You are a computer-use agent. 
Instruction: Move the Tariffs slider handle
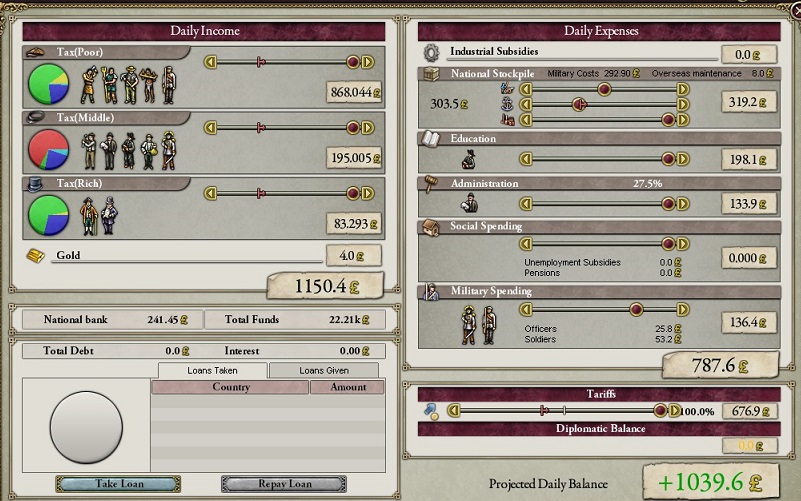(x=660, y=410)
